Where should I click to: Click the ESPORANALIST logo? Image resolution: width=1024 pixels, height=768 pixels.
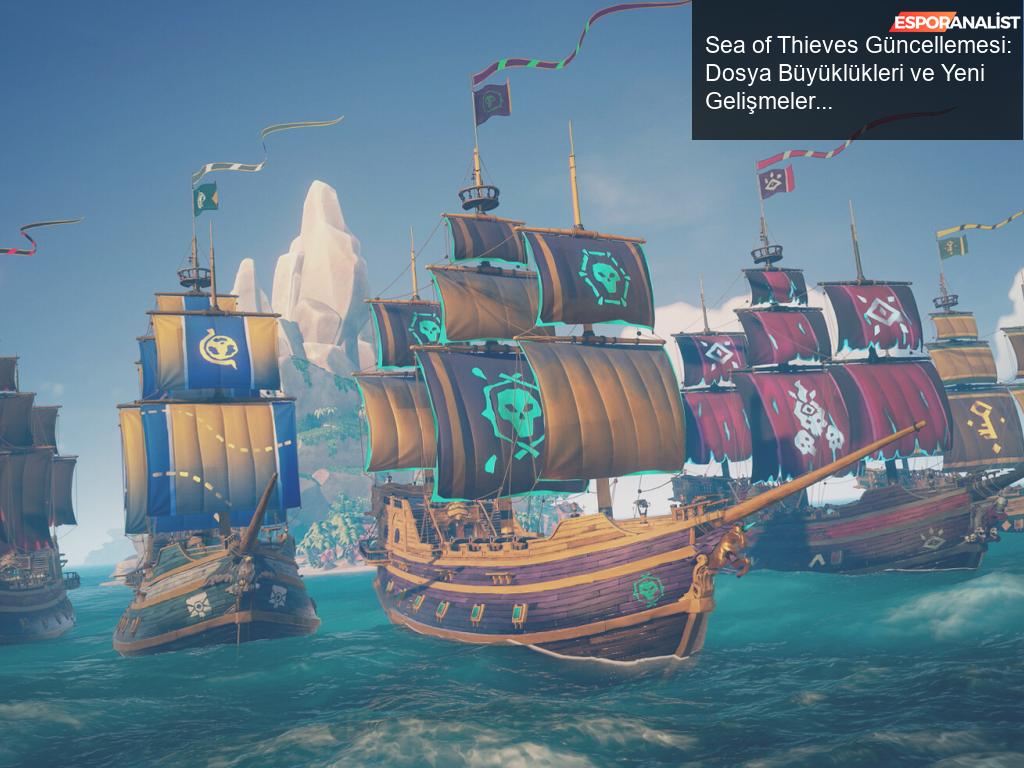coord(954,22)
